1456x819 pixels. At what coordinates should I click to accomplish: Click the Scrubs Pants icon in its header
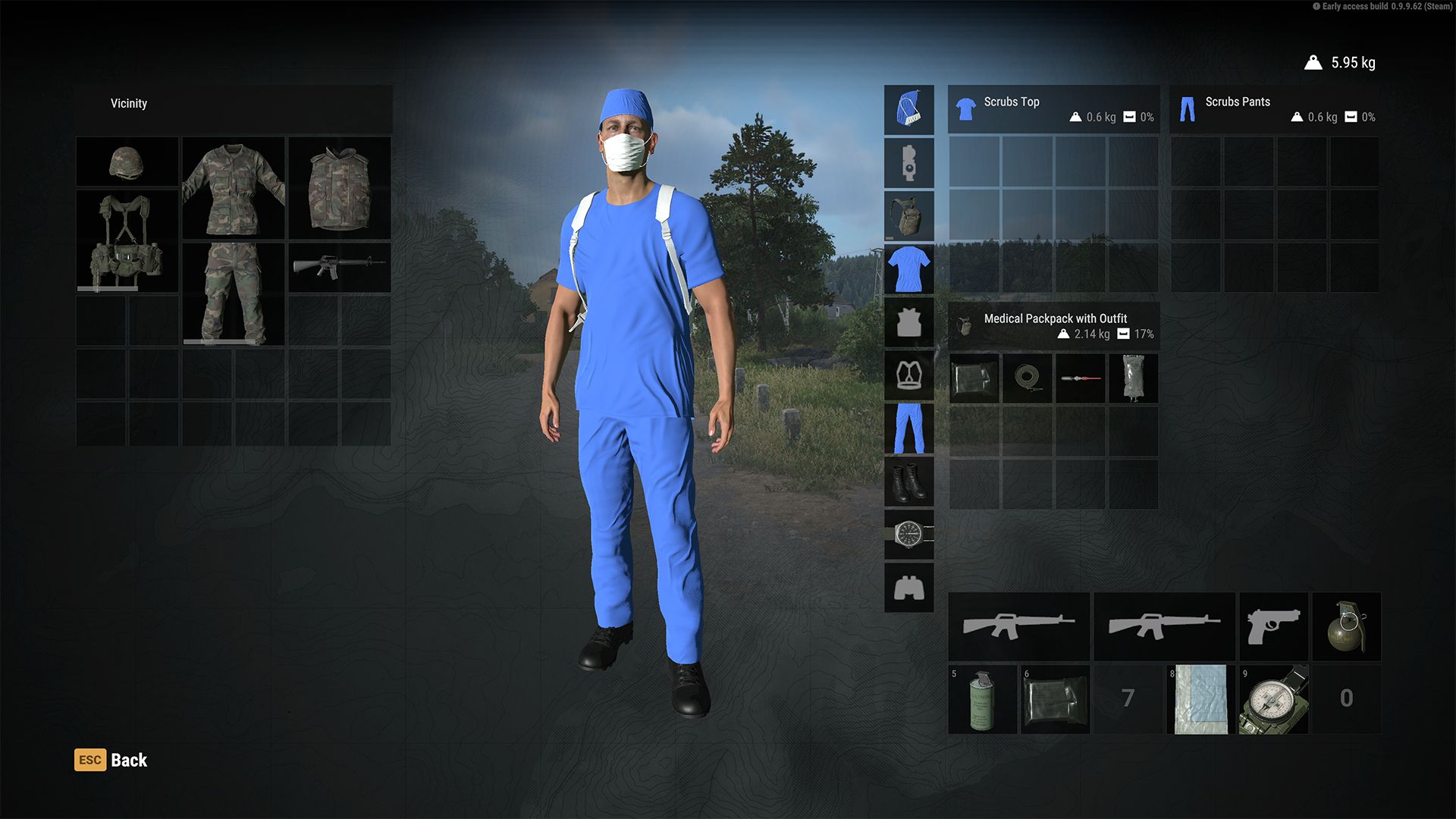1188,108
